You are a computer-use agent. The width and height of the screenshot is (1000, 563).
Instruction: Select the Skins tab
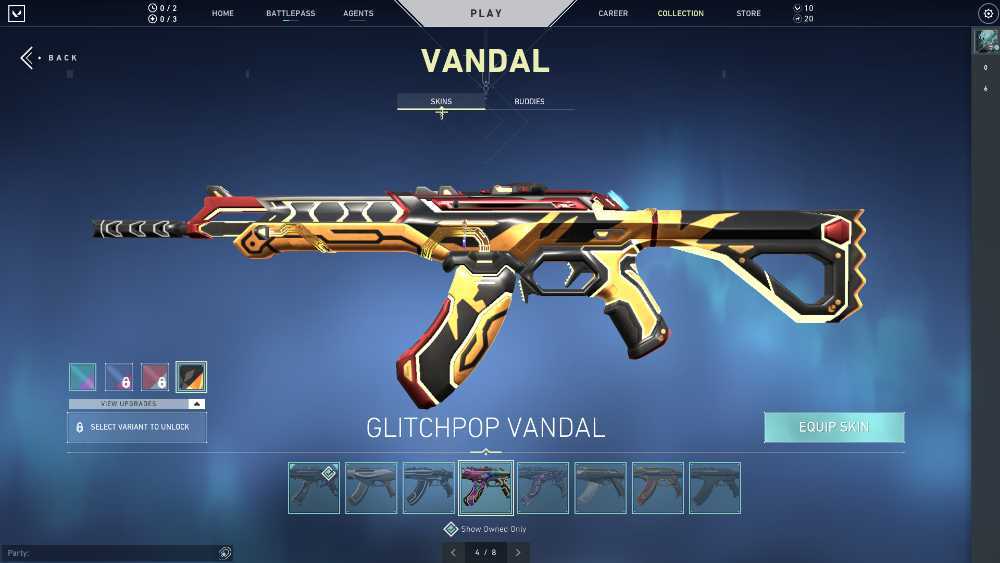pos(441,101)
